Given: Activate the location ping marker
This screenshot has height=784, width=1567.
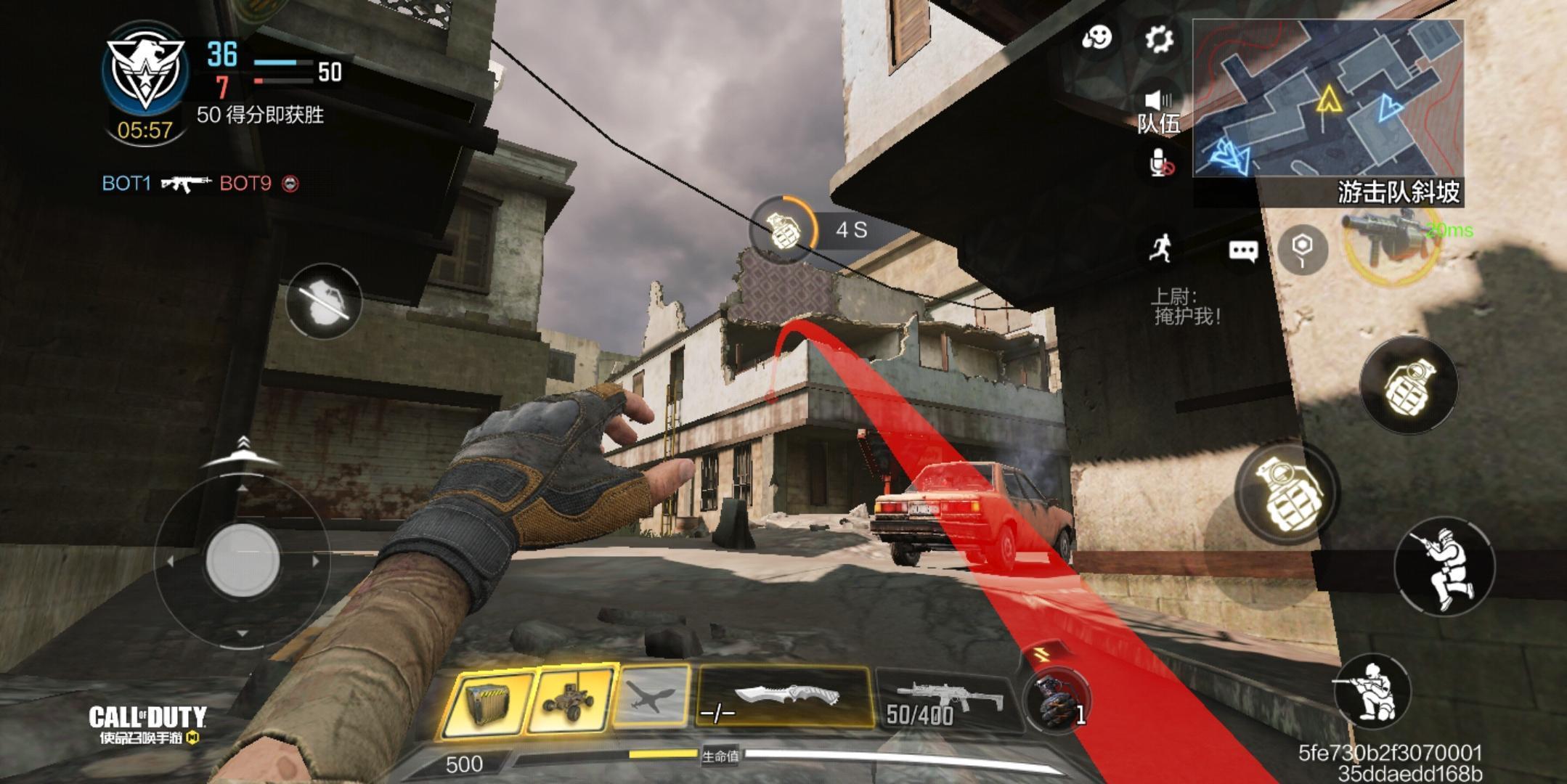Looking at the screenshot, I should tap(1303, 250).
